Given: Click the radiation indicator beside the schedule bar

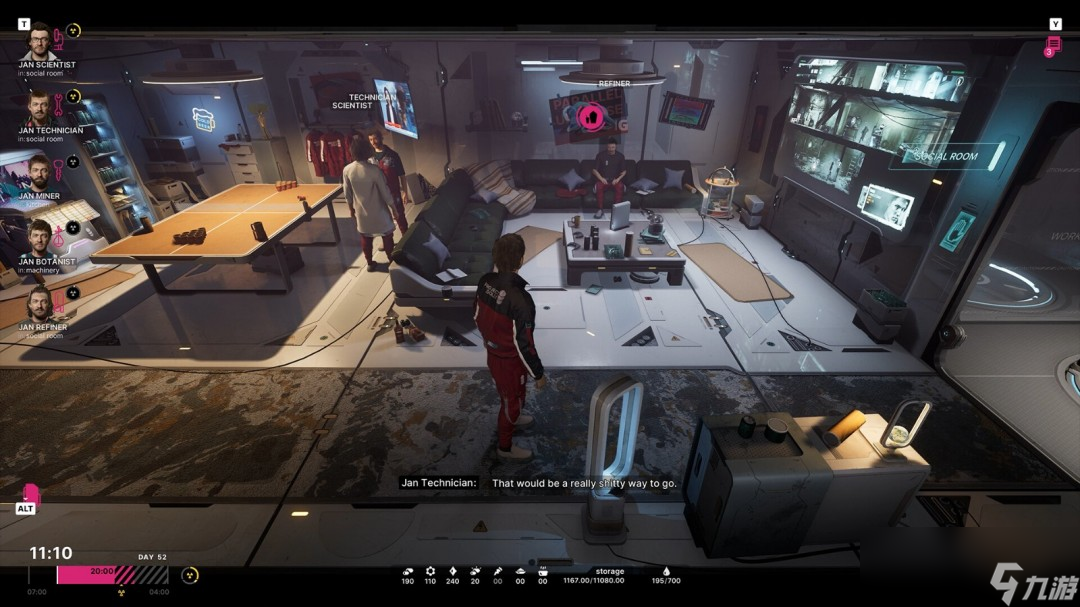Looking at the screenshot, I should tap(189, 575).
